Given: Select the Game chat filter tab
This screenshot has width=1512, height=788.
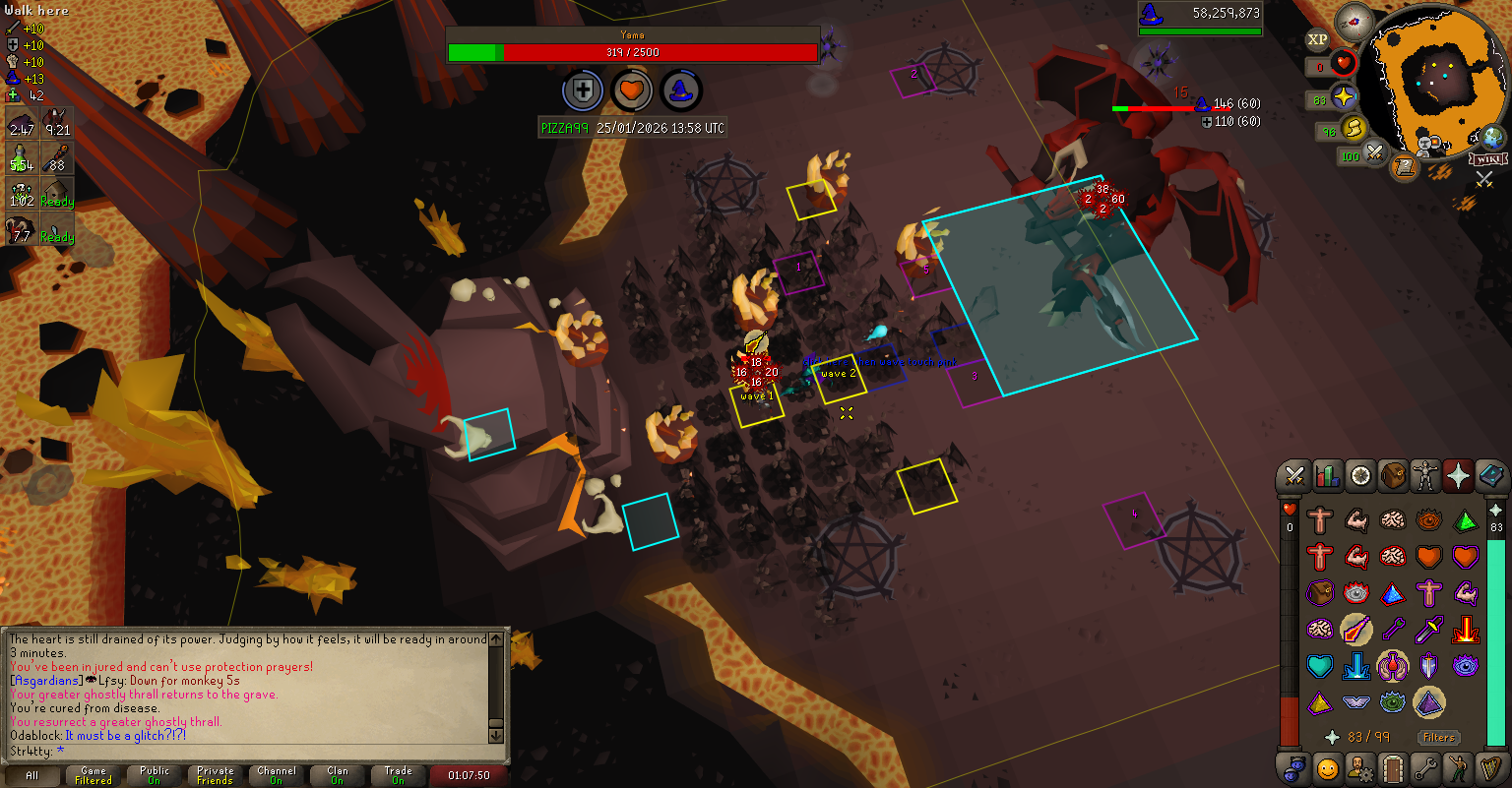Looking at the screenshot, I should (94, 775).
